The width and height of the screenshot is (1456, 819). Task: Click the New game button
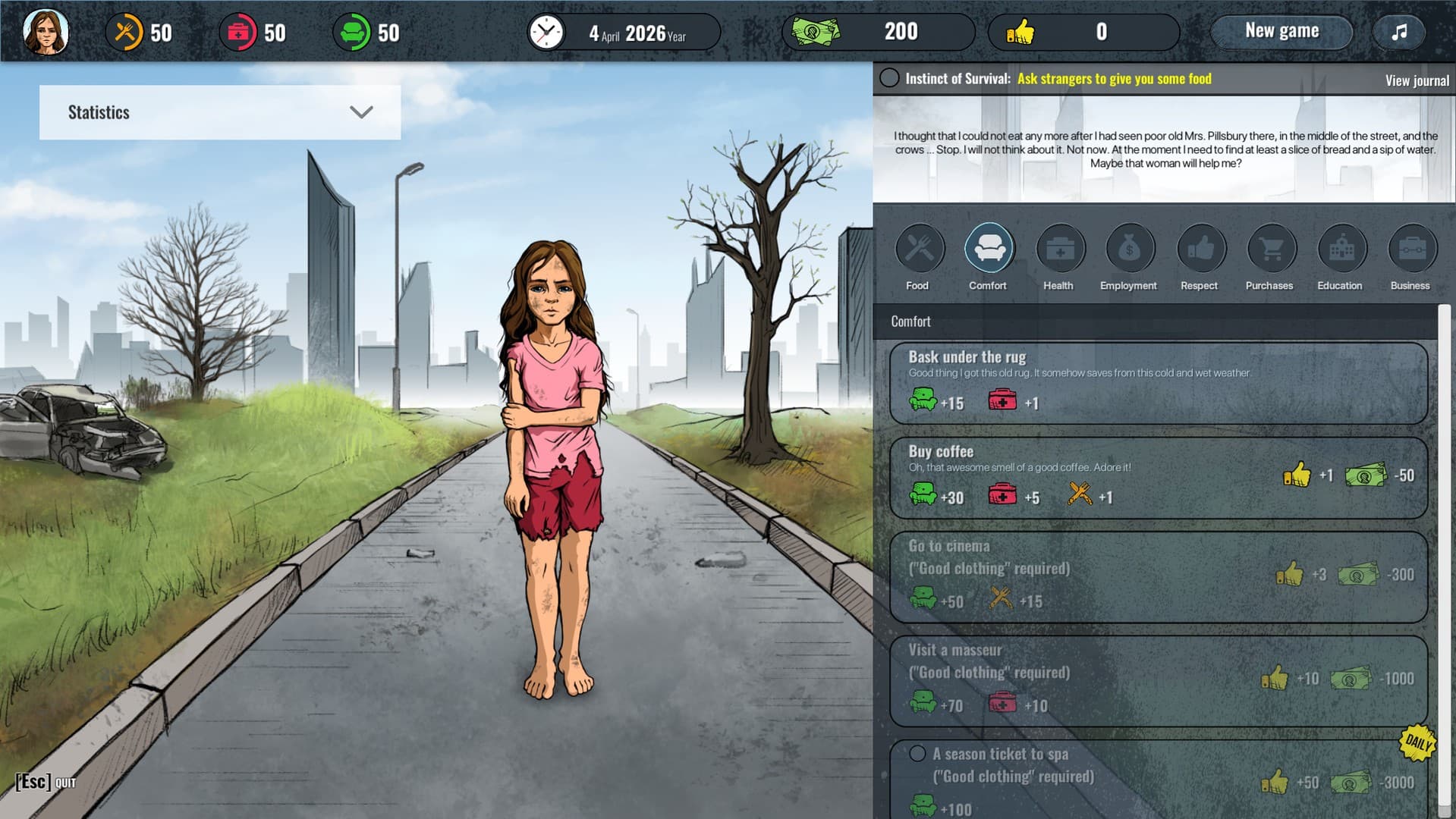pyautogui.click(x=1281, y=31)
